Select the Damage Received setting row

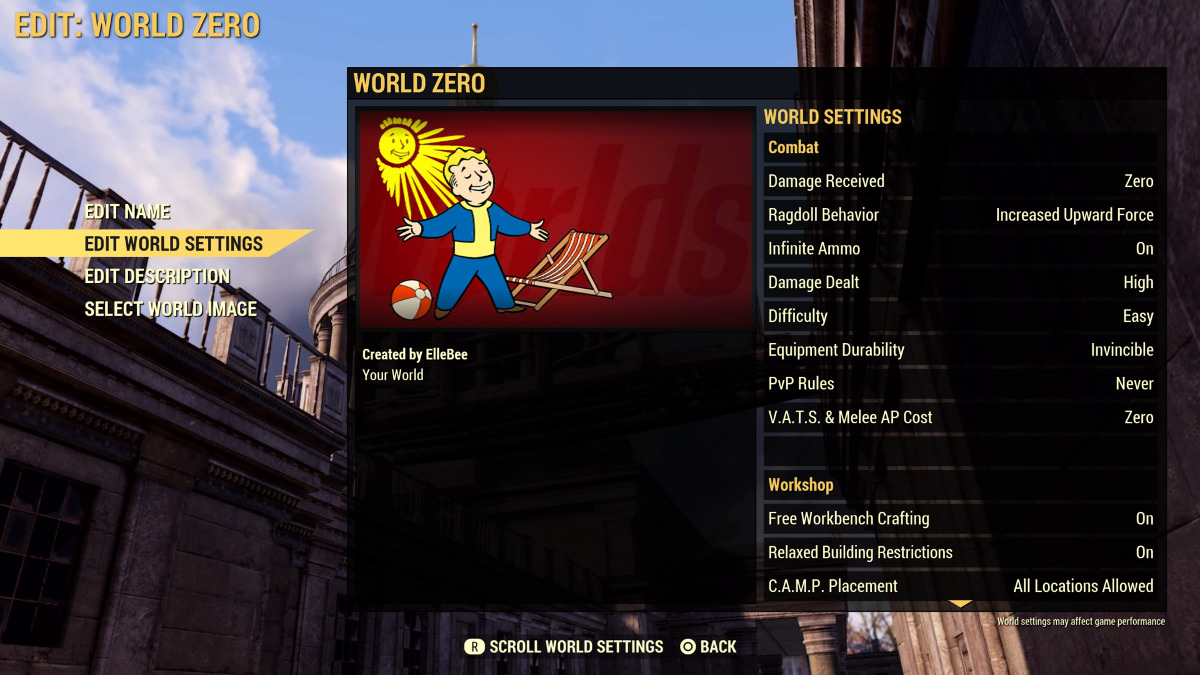point(960,181)
